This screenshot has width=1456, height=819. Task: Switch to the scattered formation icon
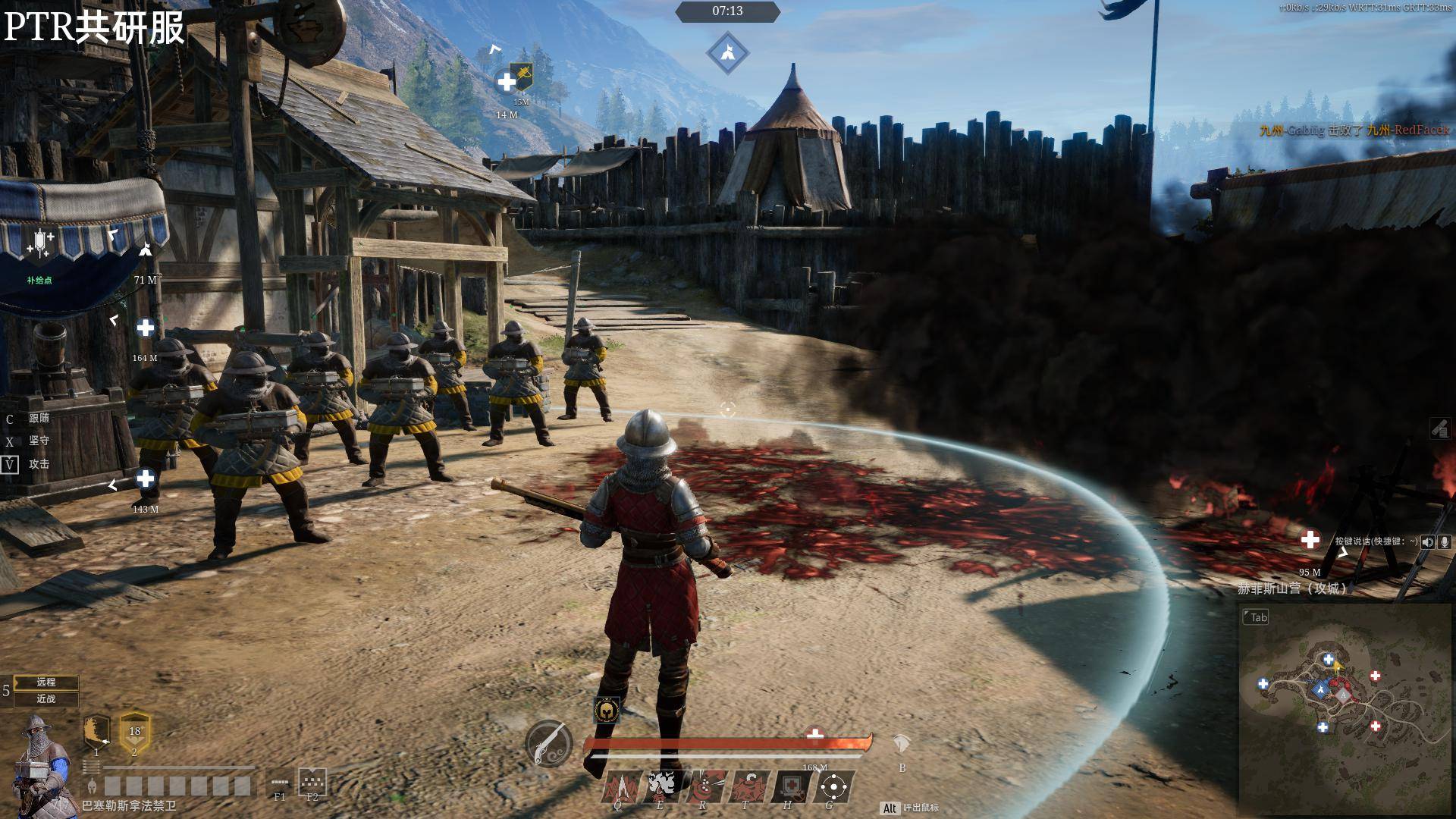coord(312,780)
